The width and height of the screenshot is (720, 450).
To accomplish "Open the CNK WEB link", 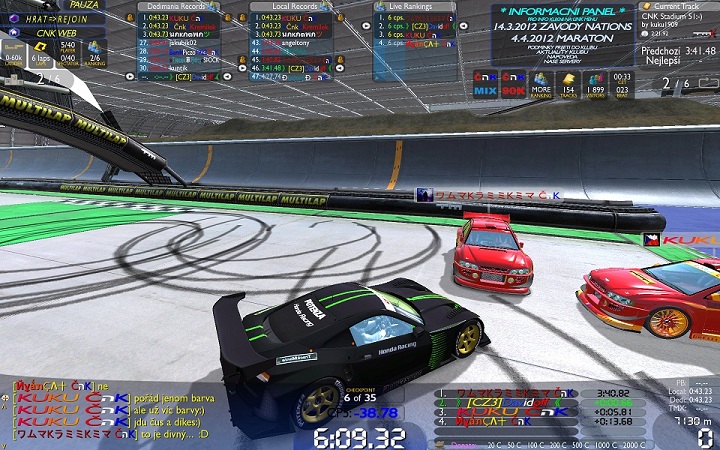I will (x=56, y=33).
